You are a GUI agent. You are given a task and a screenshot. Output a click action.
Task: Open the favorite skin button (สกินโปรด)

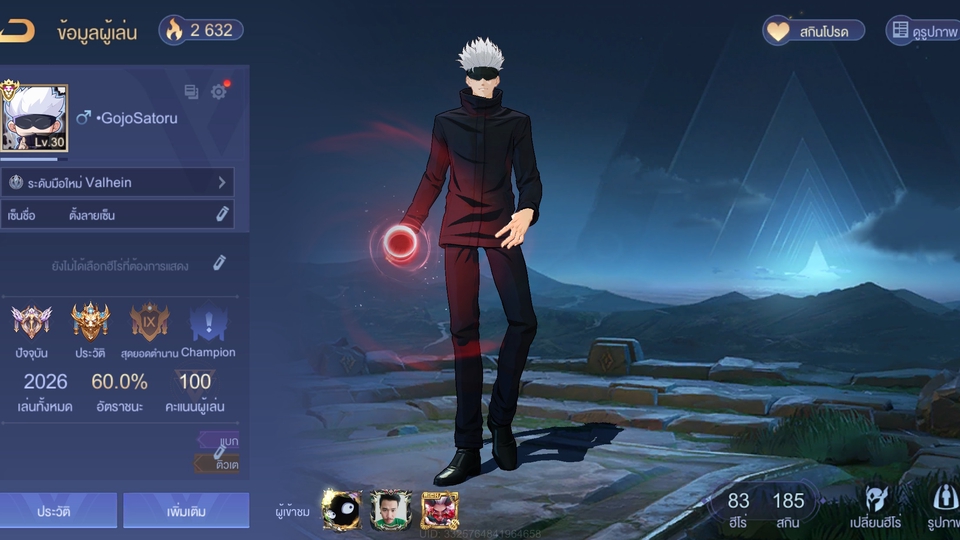pos(808,31)
